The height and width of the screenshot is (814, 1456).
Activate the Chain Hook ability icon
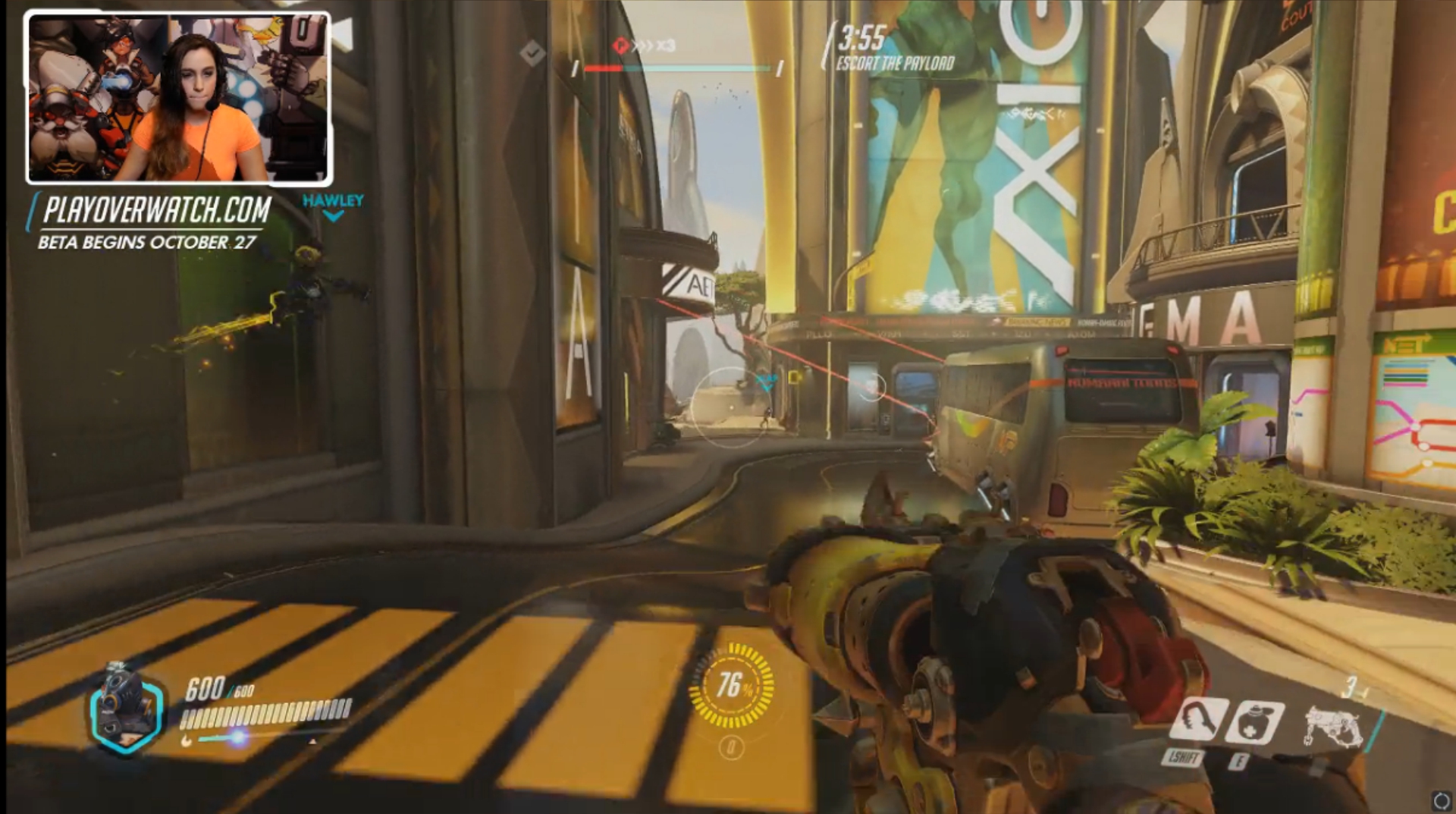(1199, 720)
